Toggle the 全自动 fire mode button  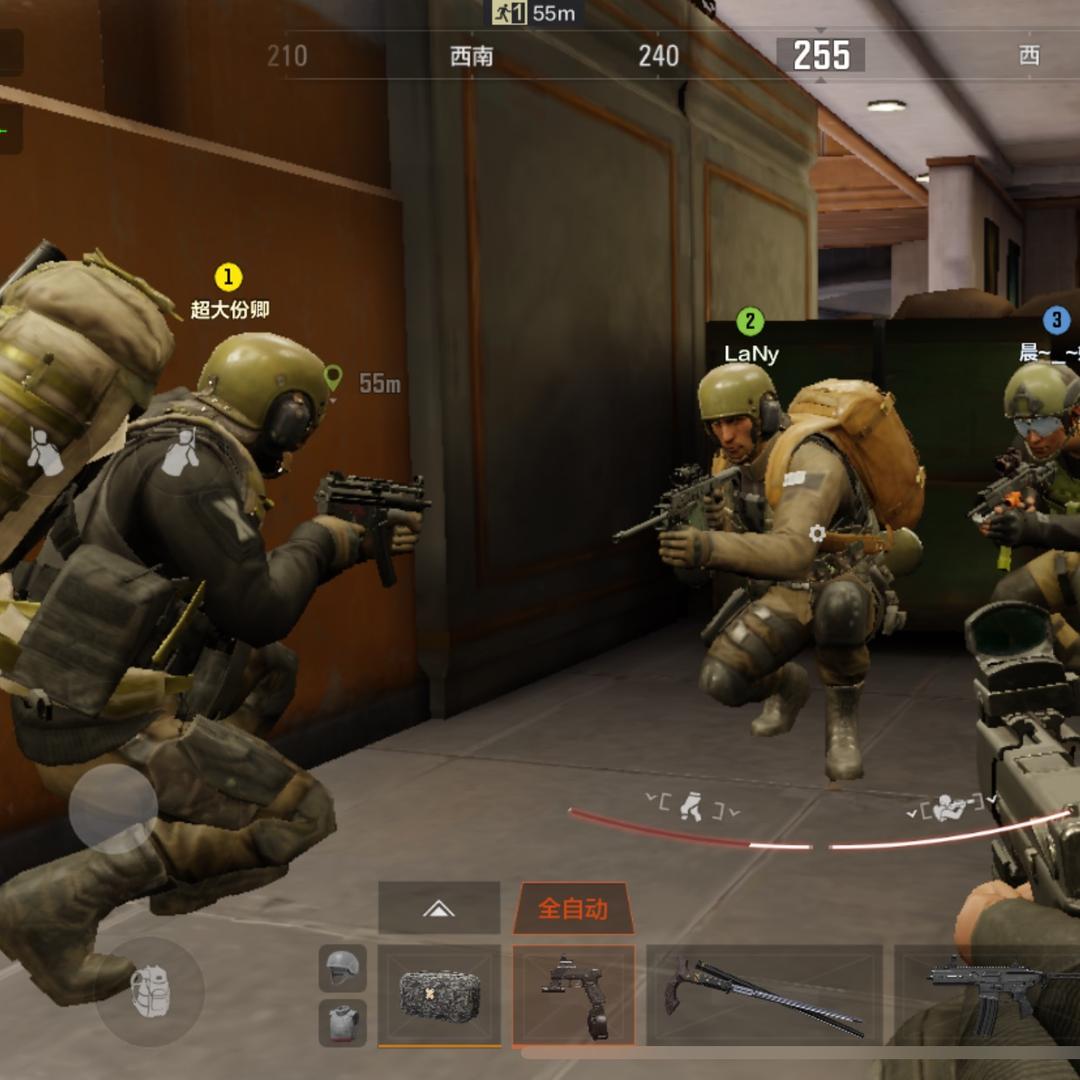[573, 908]
